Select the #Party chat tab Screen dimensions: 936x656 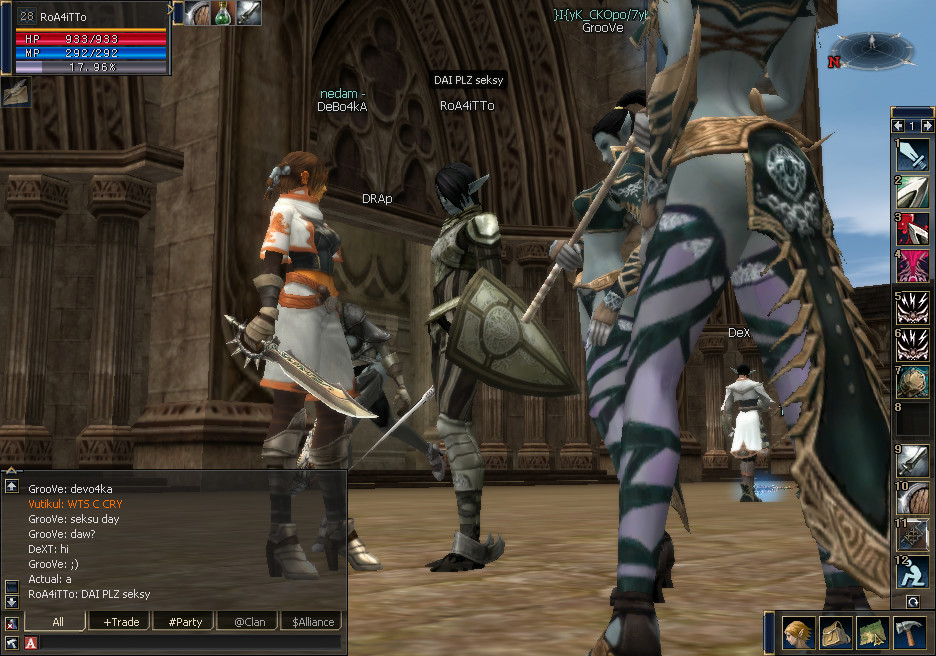pyautogui.click(x=185, y=622)
